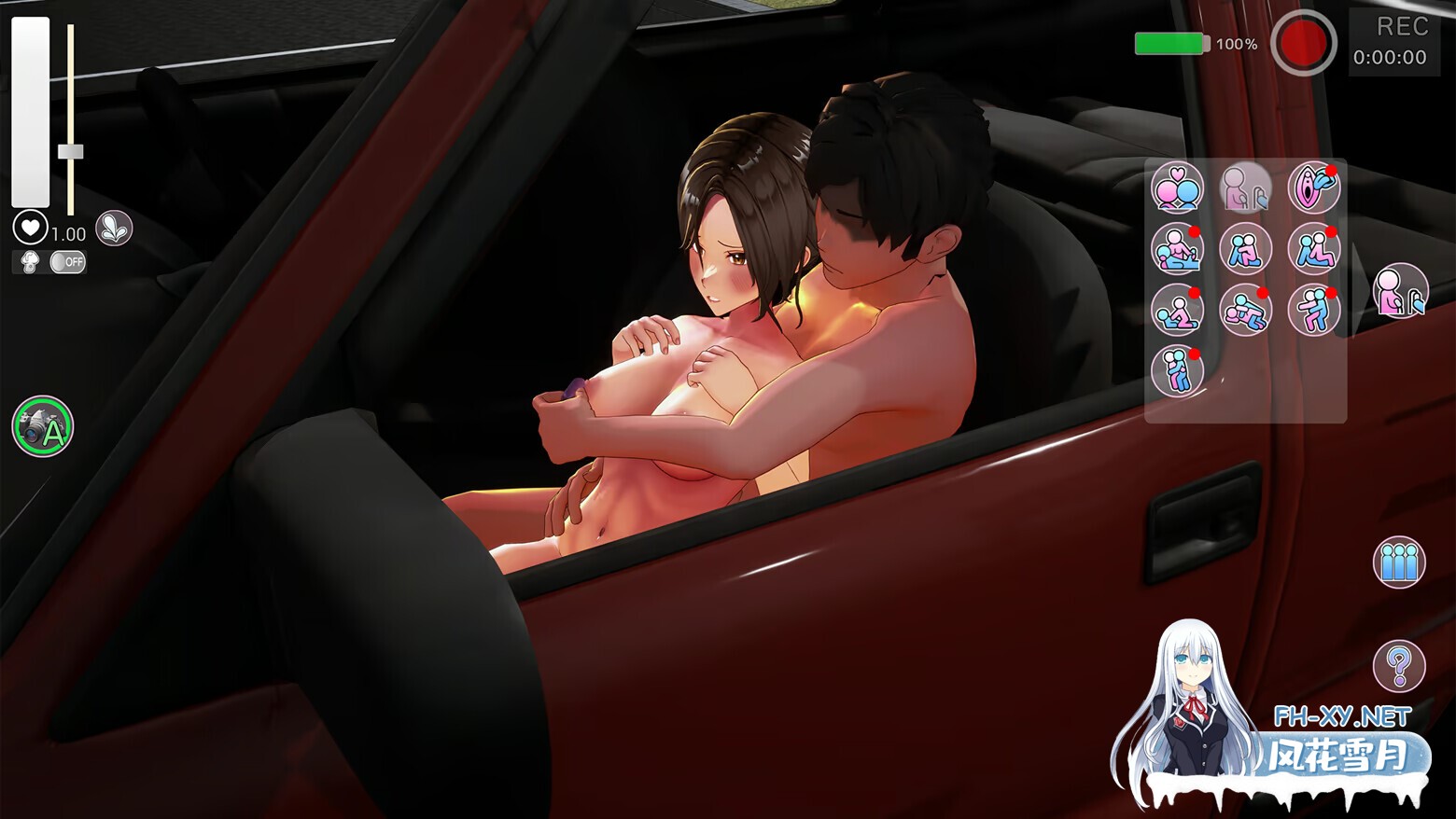
Task: Select the couple embrace position icon
Action: click(x=1176, y=188)
